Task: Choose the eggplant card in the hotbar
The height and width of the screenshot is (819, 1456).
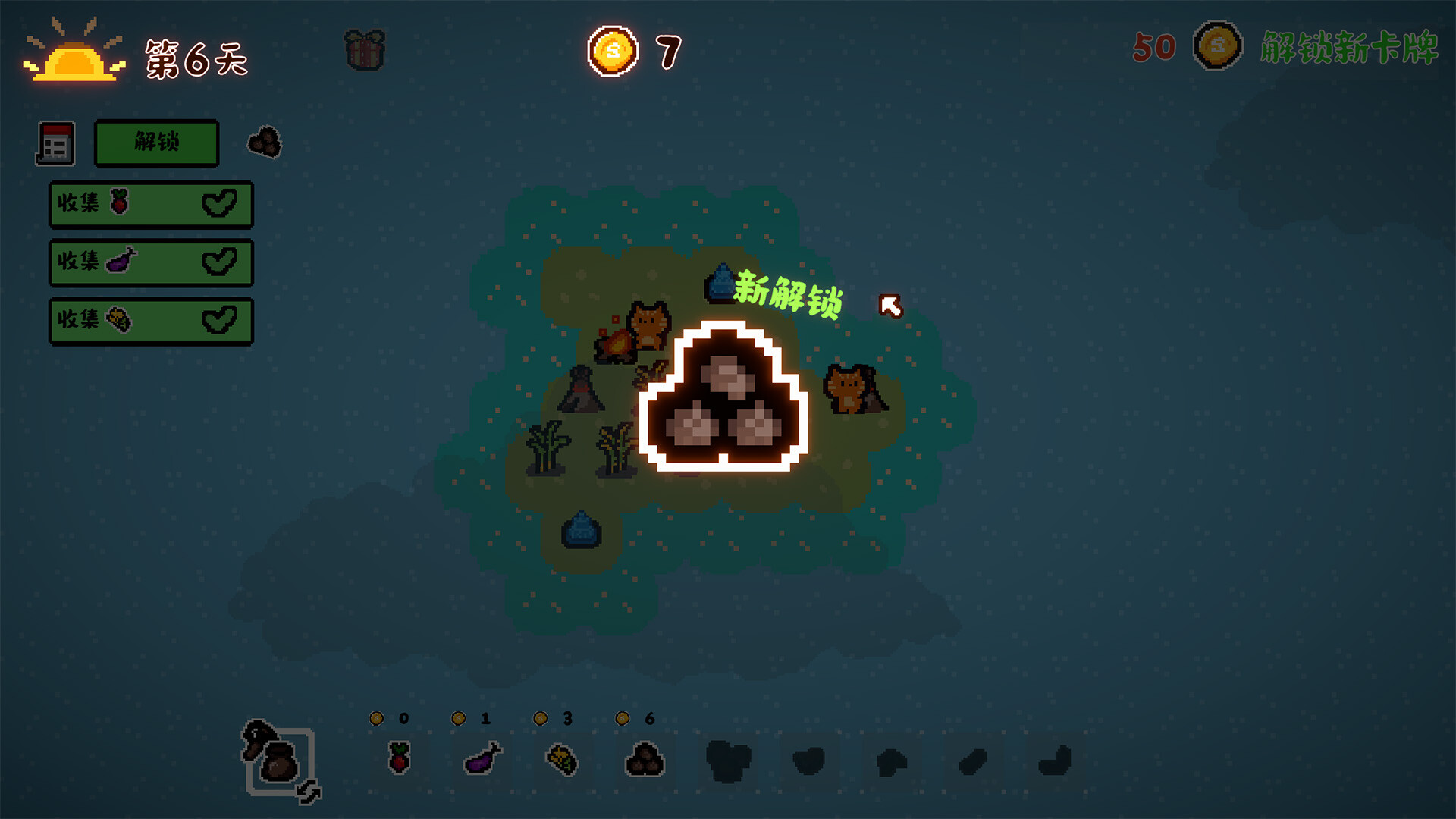Action: point(482,758)
